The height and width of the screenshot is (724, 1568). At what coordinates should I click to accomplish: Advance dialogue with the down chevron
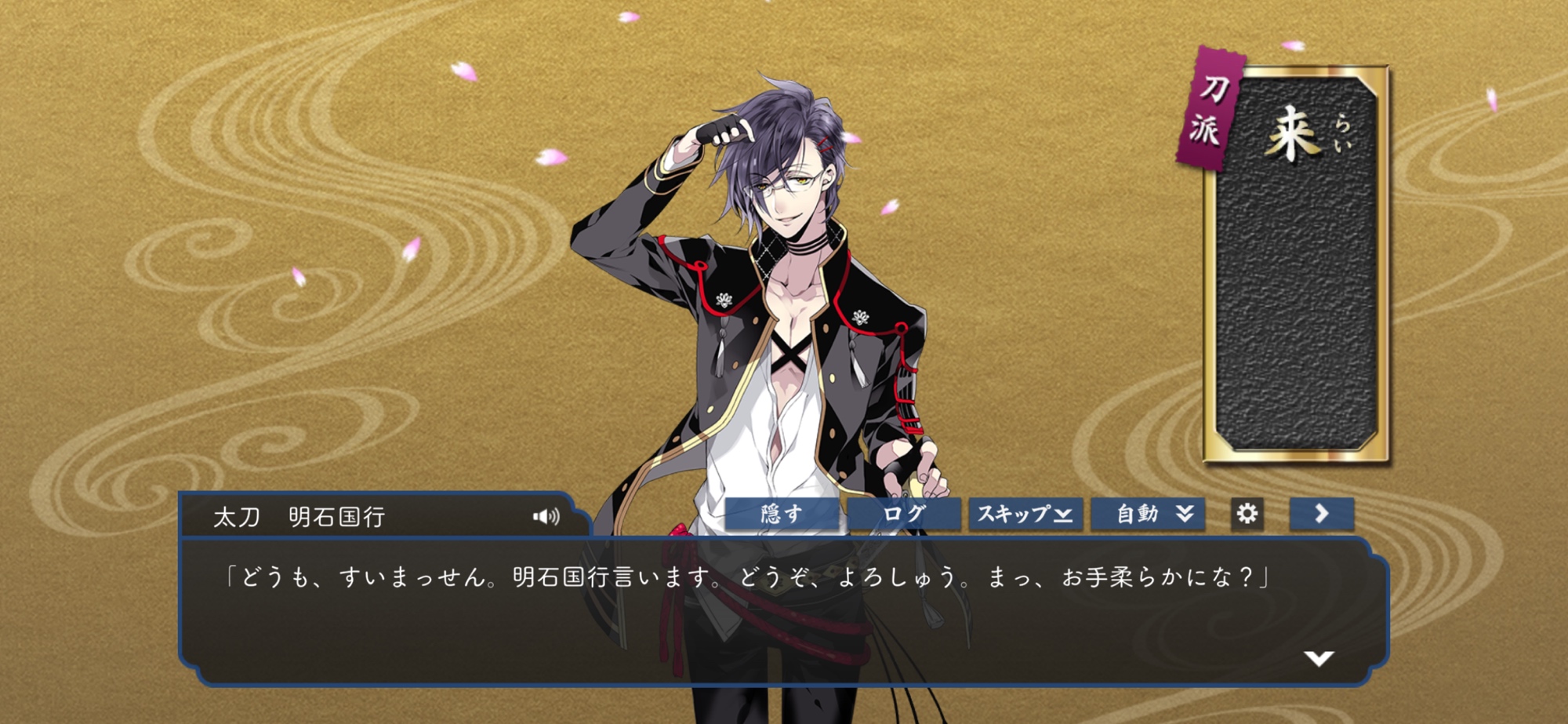[1319, 657]
